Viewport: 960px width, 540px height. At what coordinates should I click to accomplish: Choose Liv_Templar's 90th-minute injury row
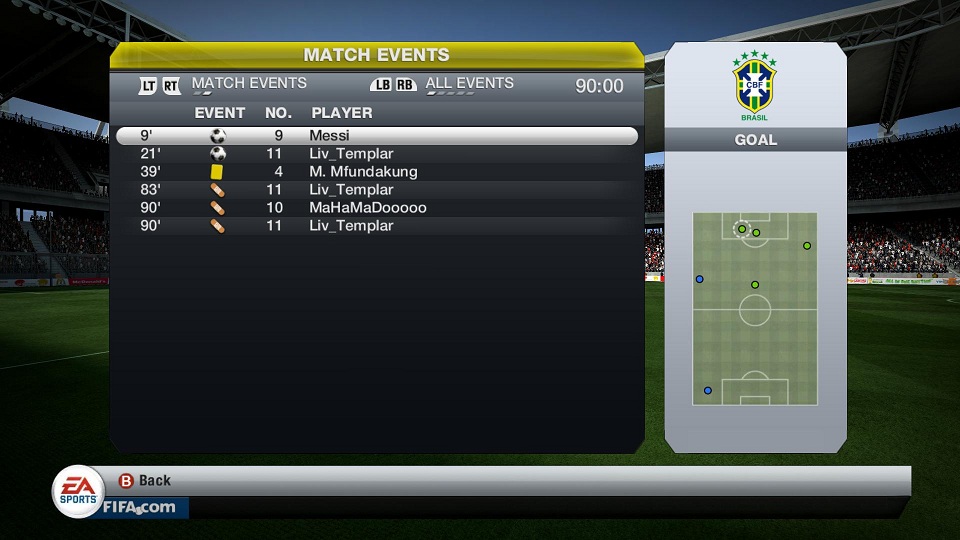(376, 226)
